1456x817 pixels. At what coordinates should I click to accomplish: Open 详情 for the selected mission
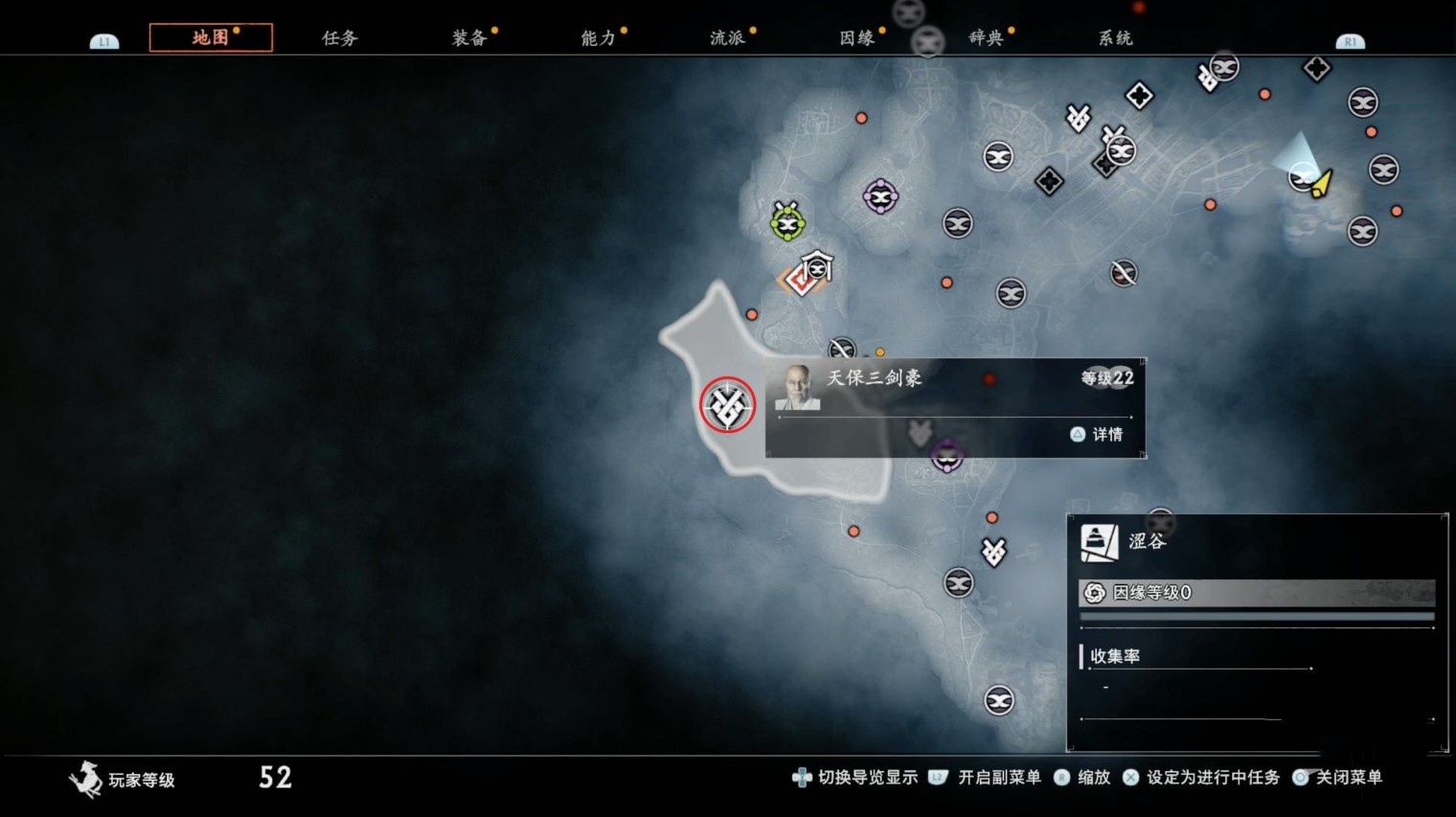pyautogui.click(x=1098, y=435)
